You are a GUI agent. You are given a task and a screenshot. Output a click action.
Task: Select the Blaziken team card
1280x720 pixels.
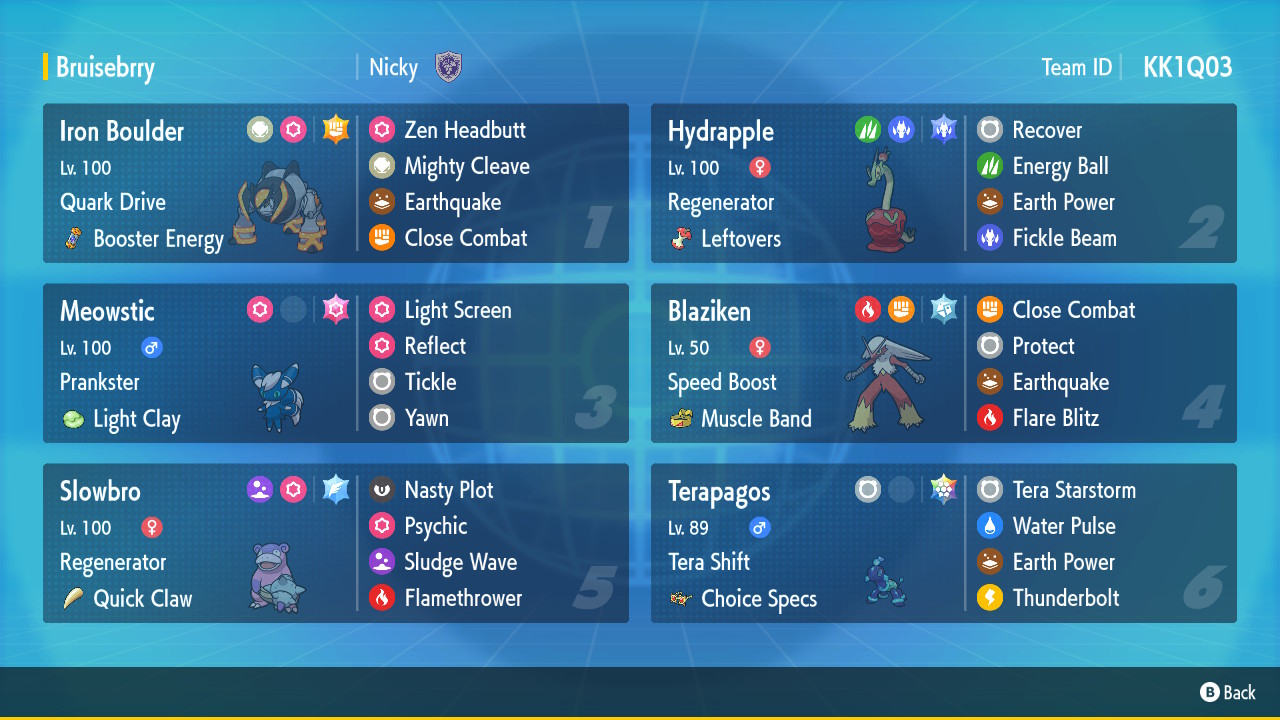943,363
